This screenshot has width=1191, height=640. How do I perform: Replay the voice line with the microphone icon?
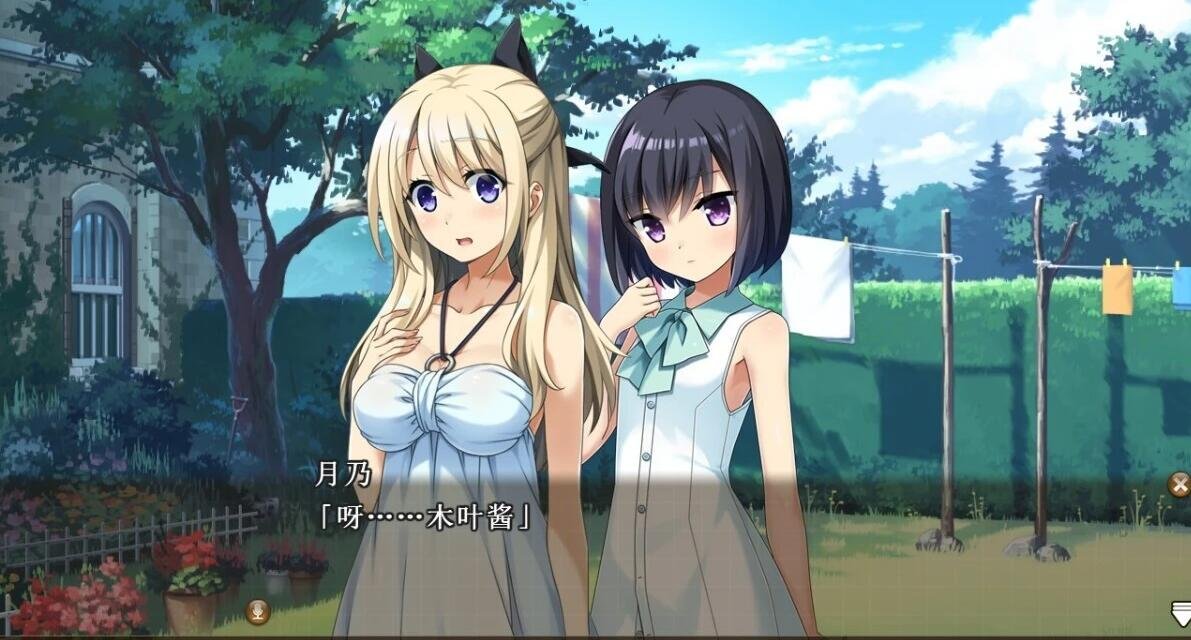[257, 609]
